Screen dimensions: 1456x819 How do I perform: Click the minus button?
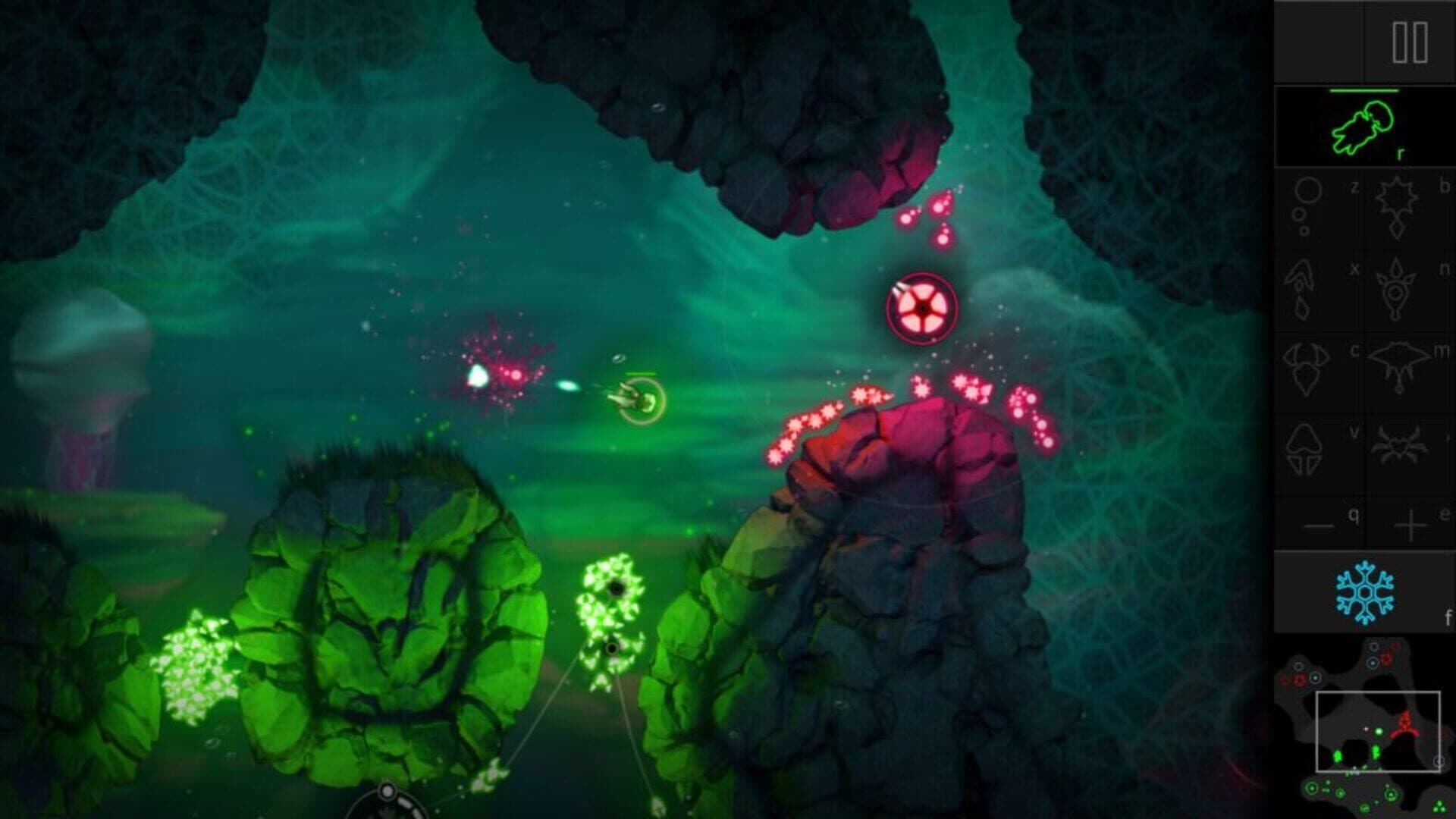pyautogui.click(x=1318, y=525)
